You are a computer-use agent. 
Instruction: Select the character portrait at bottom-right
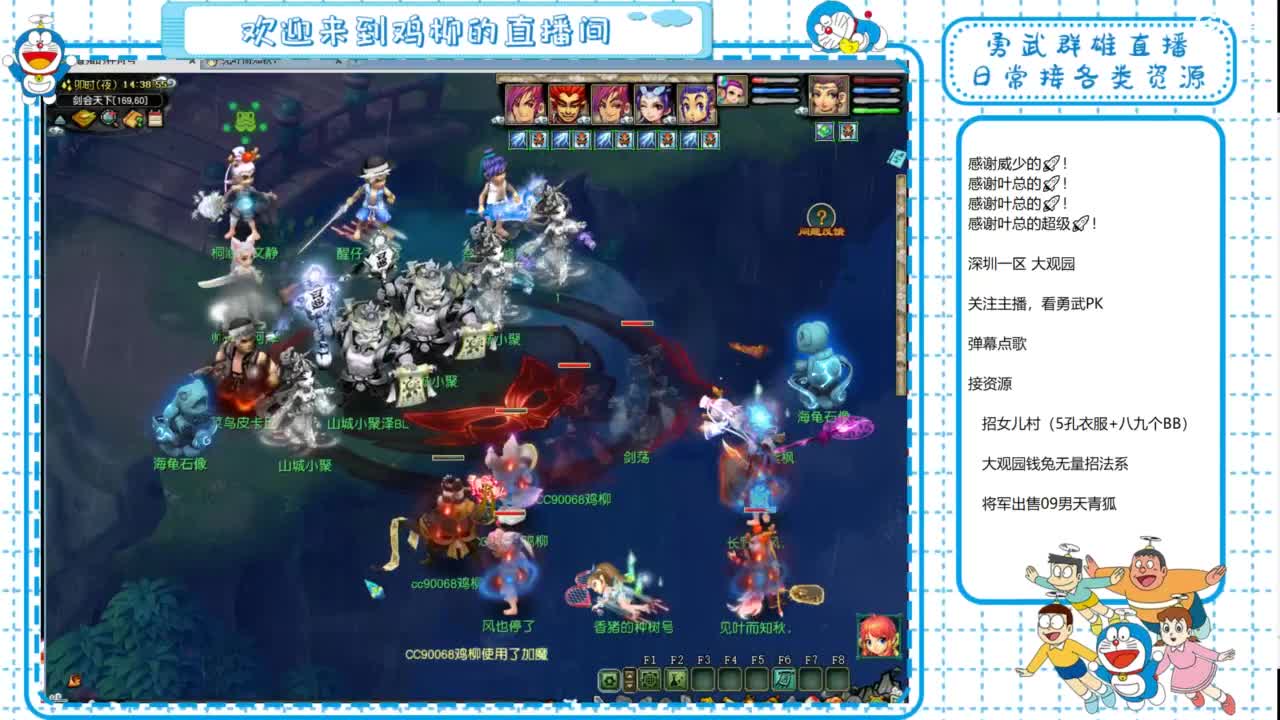pyautogui.click(x=875, y=637)
